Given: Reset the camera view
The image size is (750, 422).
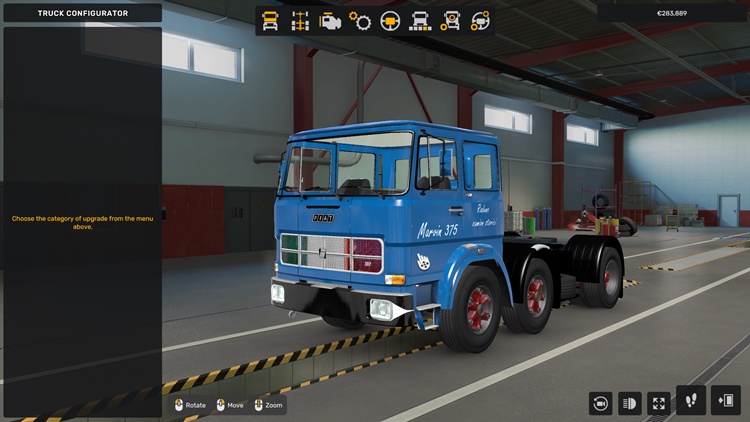Looking at the screenshot, I should point(601,403).
